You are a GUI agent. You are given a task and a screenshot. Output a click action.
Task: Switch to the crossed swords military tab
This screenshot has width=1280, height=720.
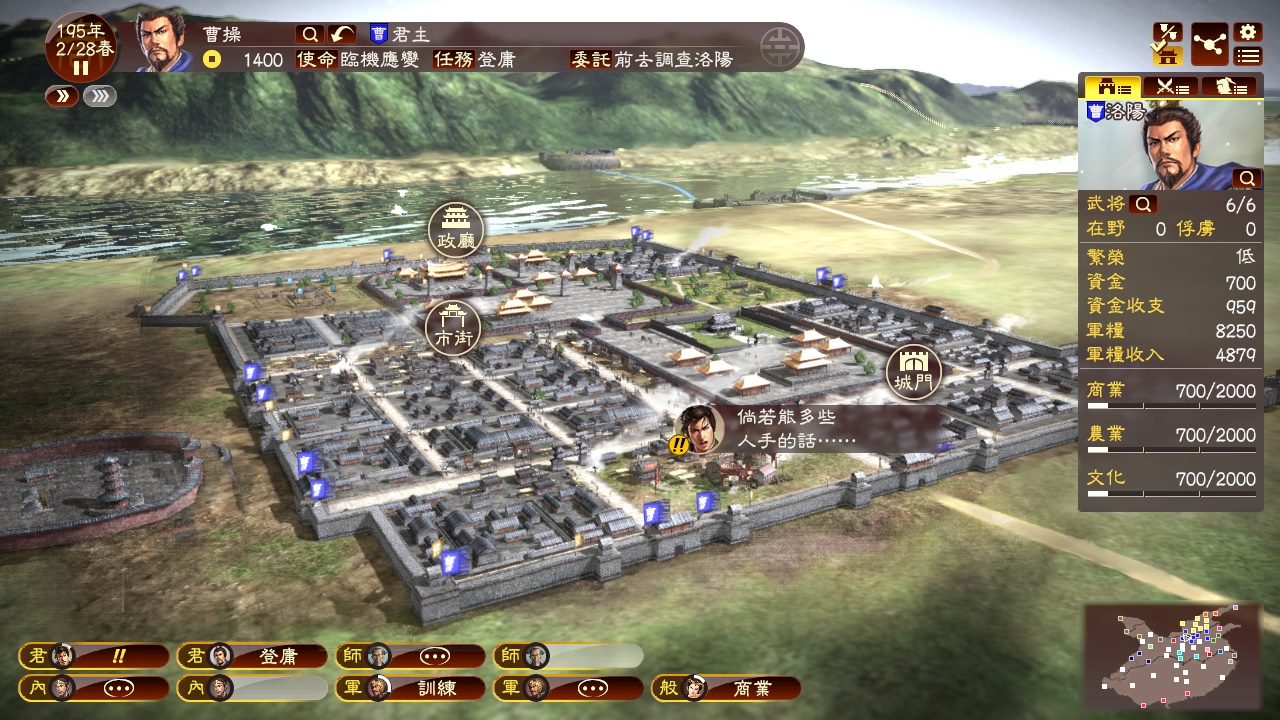coord(1170,87)
